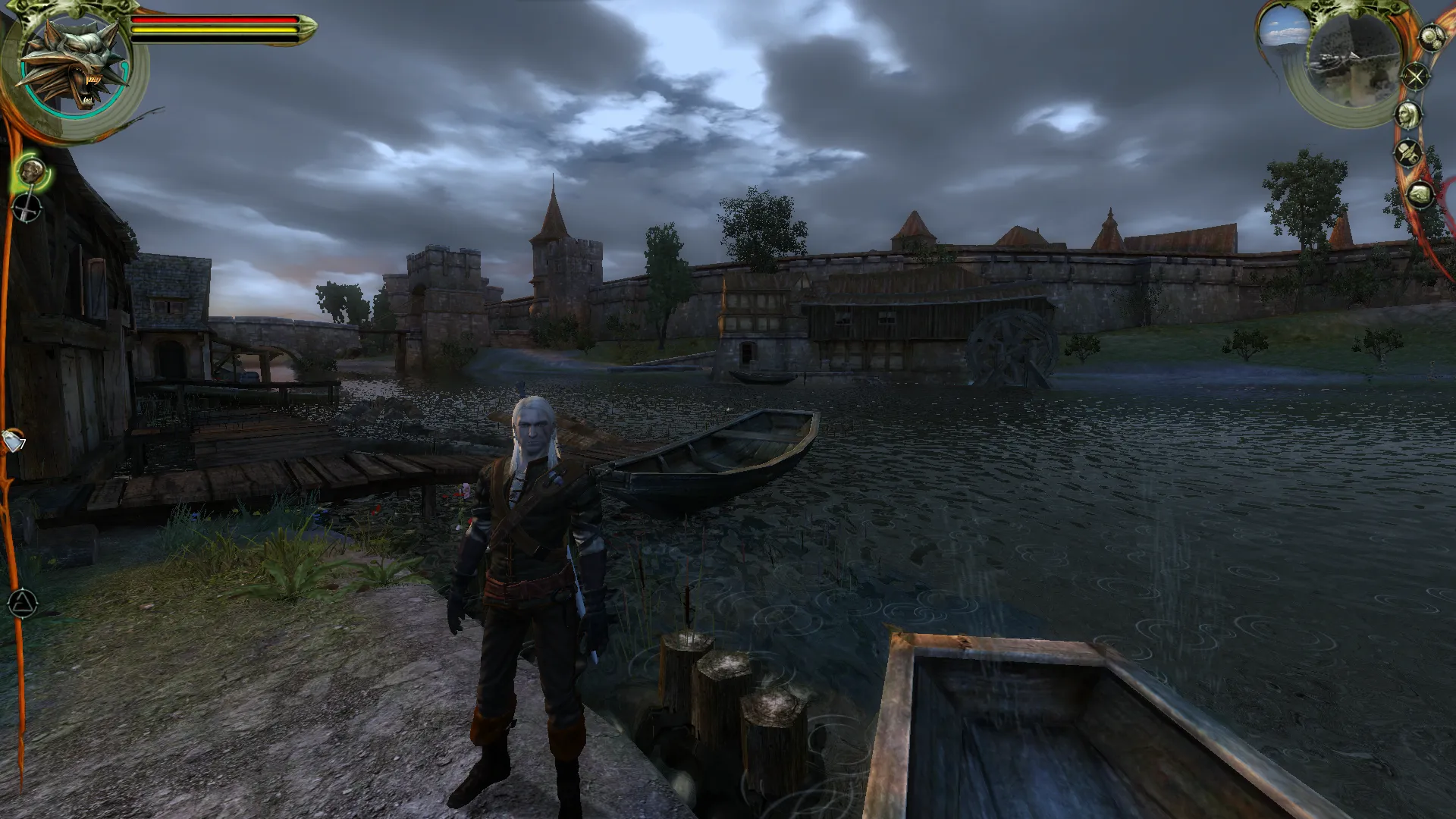Screen dimensions: 1456x819
Task: Choose the sword icon on the left edge
Action: pos(27,209)
